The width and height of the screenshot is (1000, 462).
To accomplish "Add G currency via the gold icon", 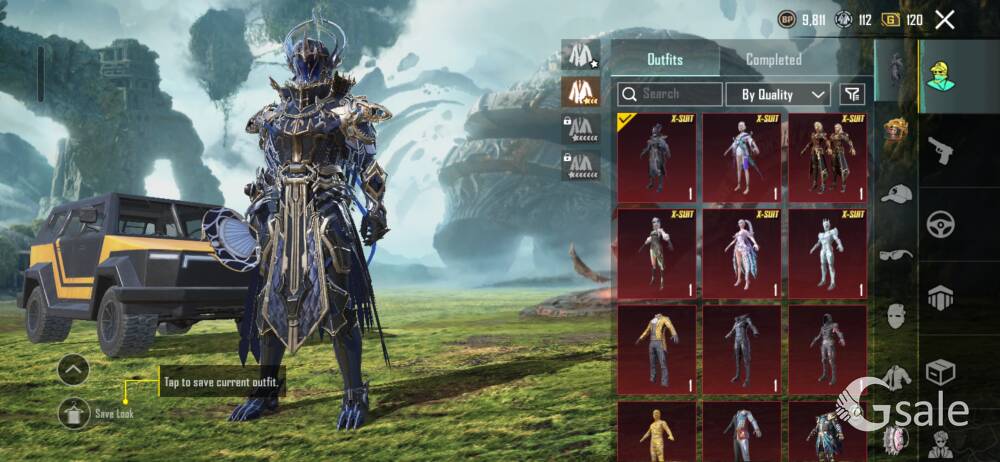I will point(890,19).
